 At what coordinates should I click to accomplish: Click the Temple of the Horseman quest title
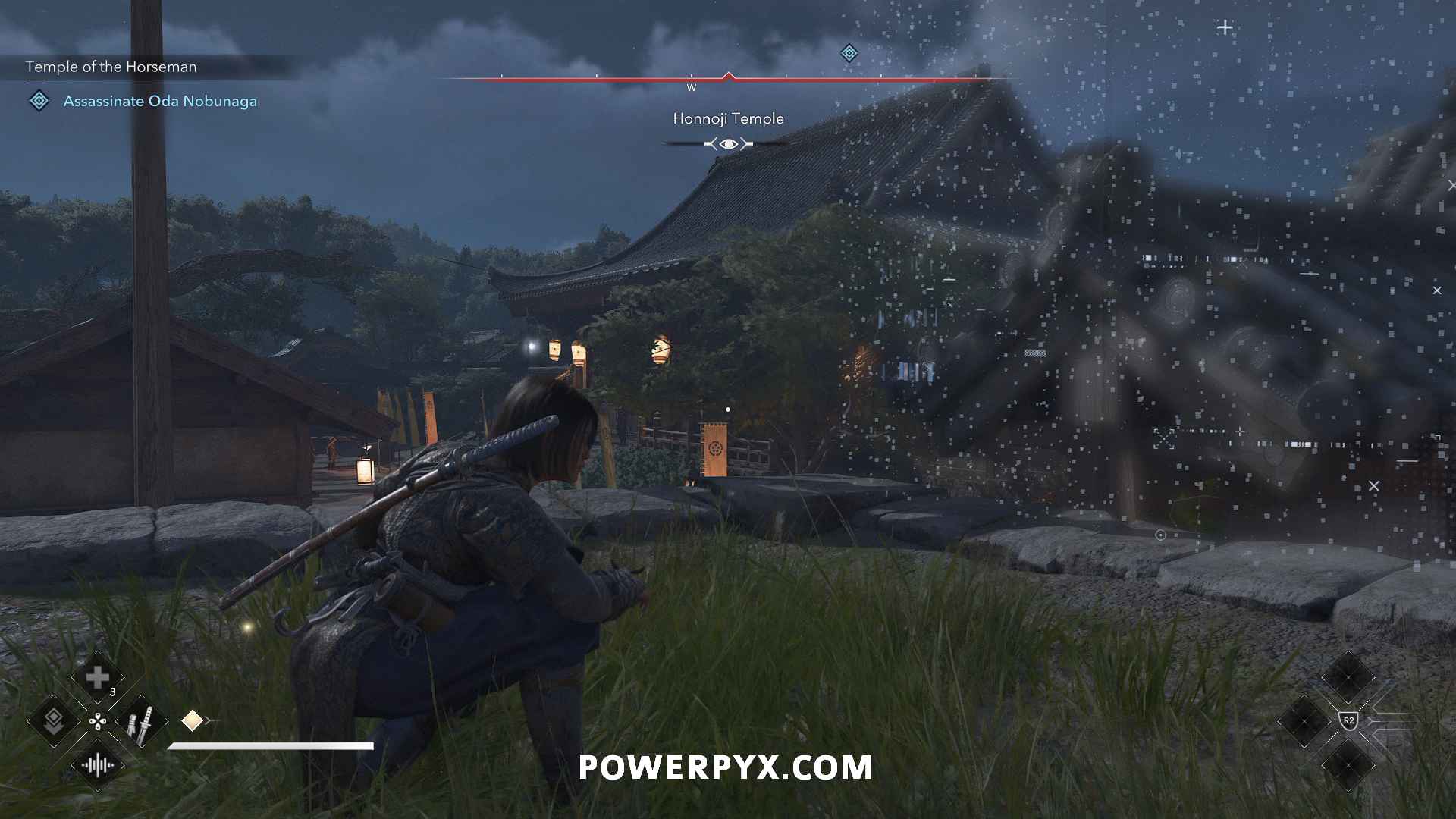(x=111, y=67)
